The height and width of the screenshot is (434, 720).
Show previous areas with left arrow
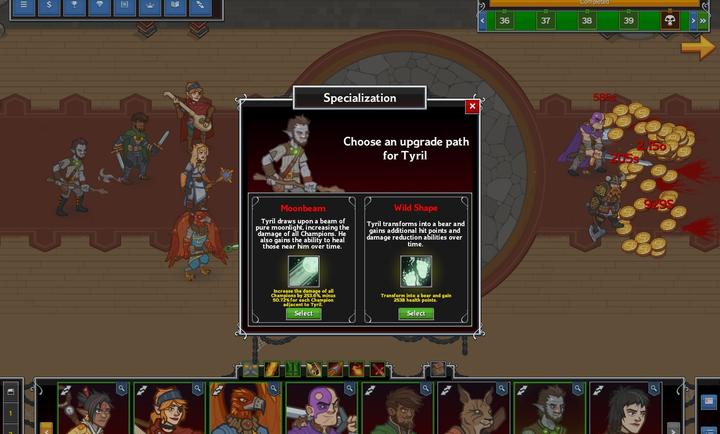(483, 20)
